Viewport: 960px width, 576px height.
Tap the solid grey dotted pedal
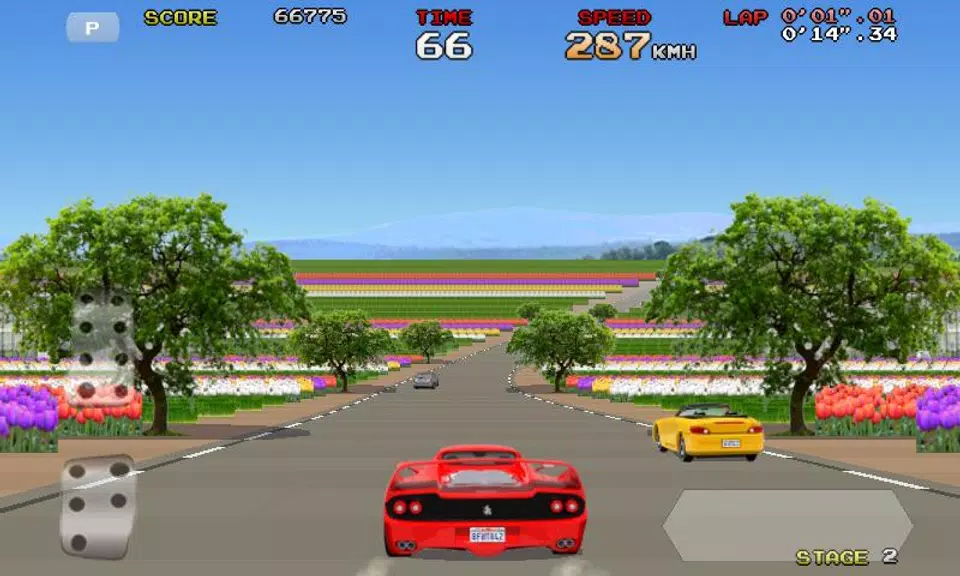[x=97, y=506]
